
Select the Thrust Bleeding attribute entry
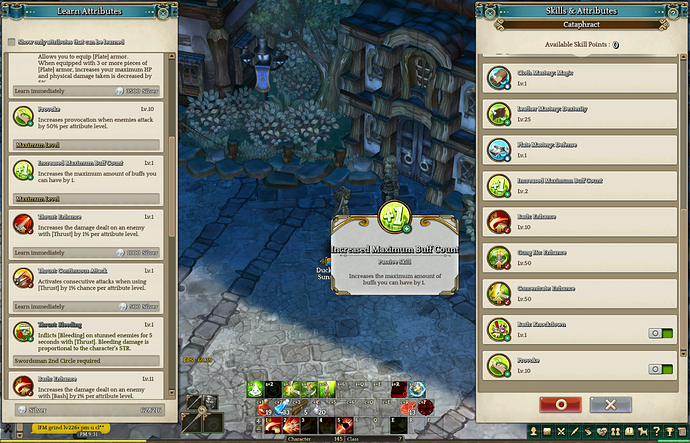[x=90, y=333]
